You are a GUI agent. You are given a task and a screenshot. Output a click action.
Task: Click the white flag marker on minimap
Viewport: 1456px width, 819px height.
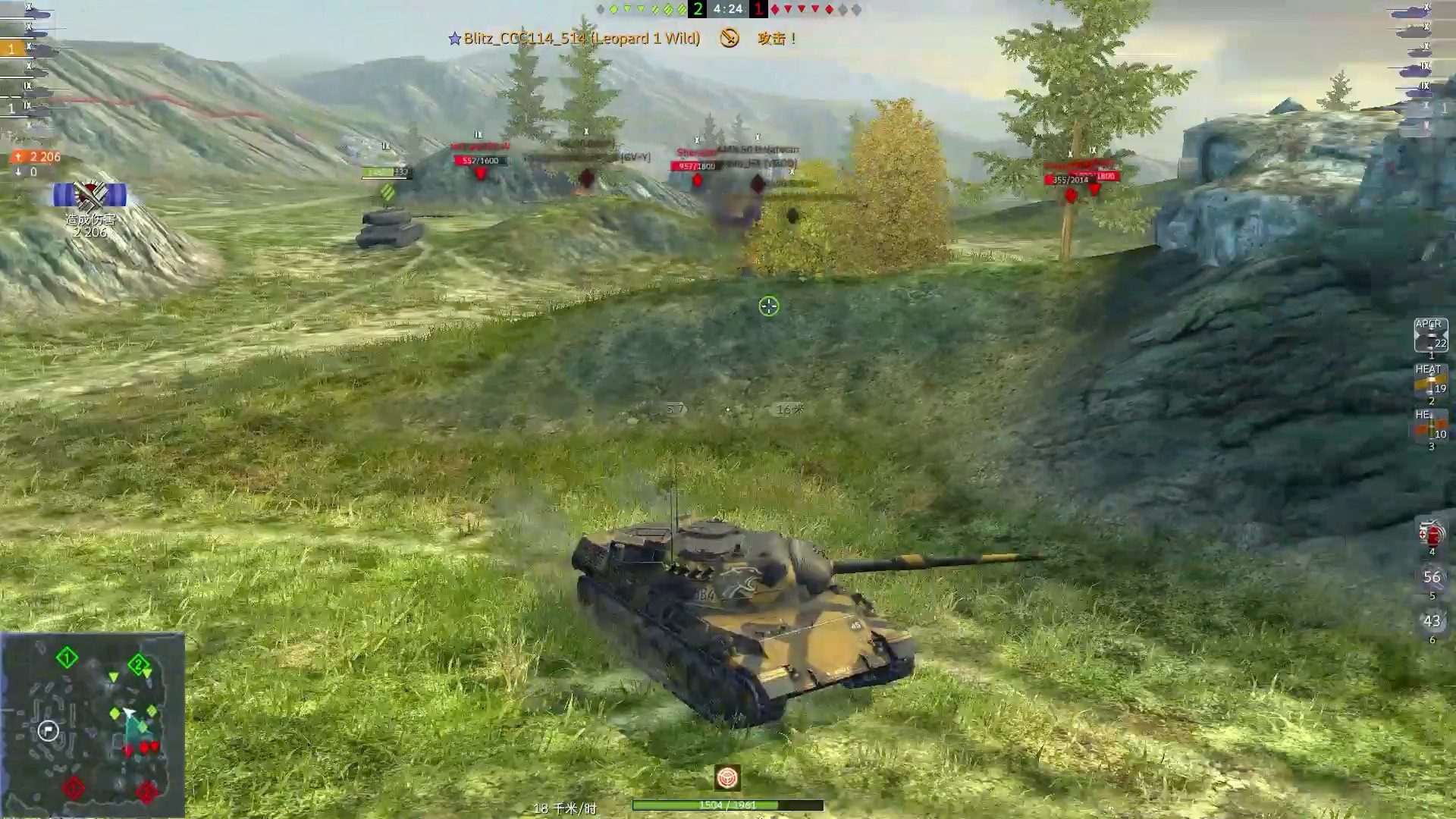click(x=48, y=730)
